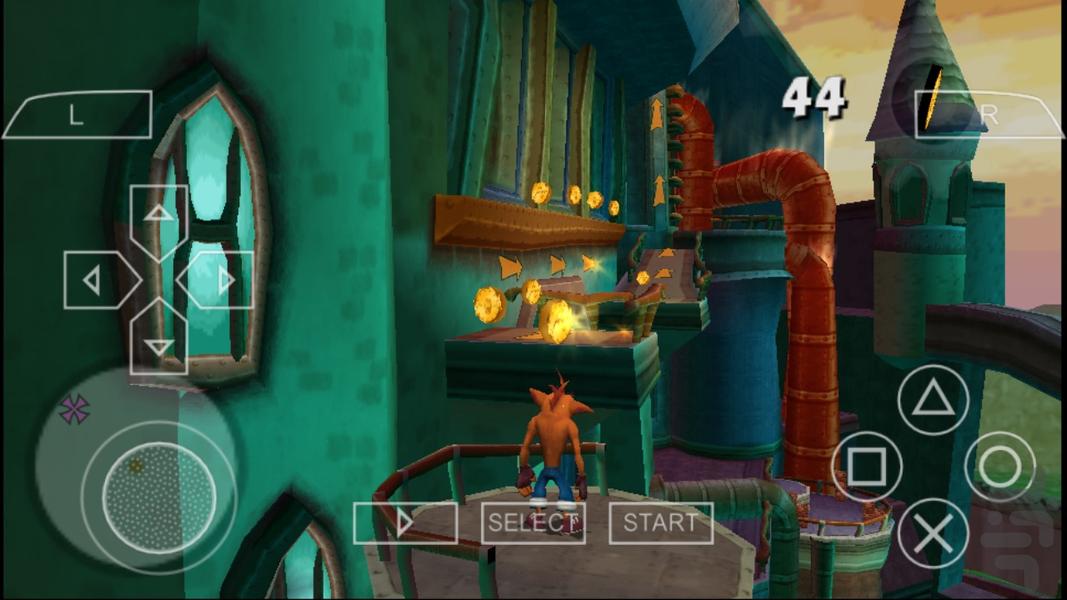This screenshot has width=1067, height=600.
Task: Tap the L shoulder button
Action: pyautogui.click(x=77, y=114)
